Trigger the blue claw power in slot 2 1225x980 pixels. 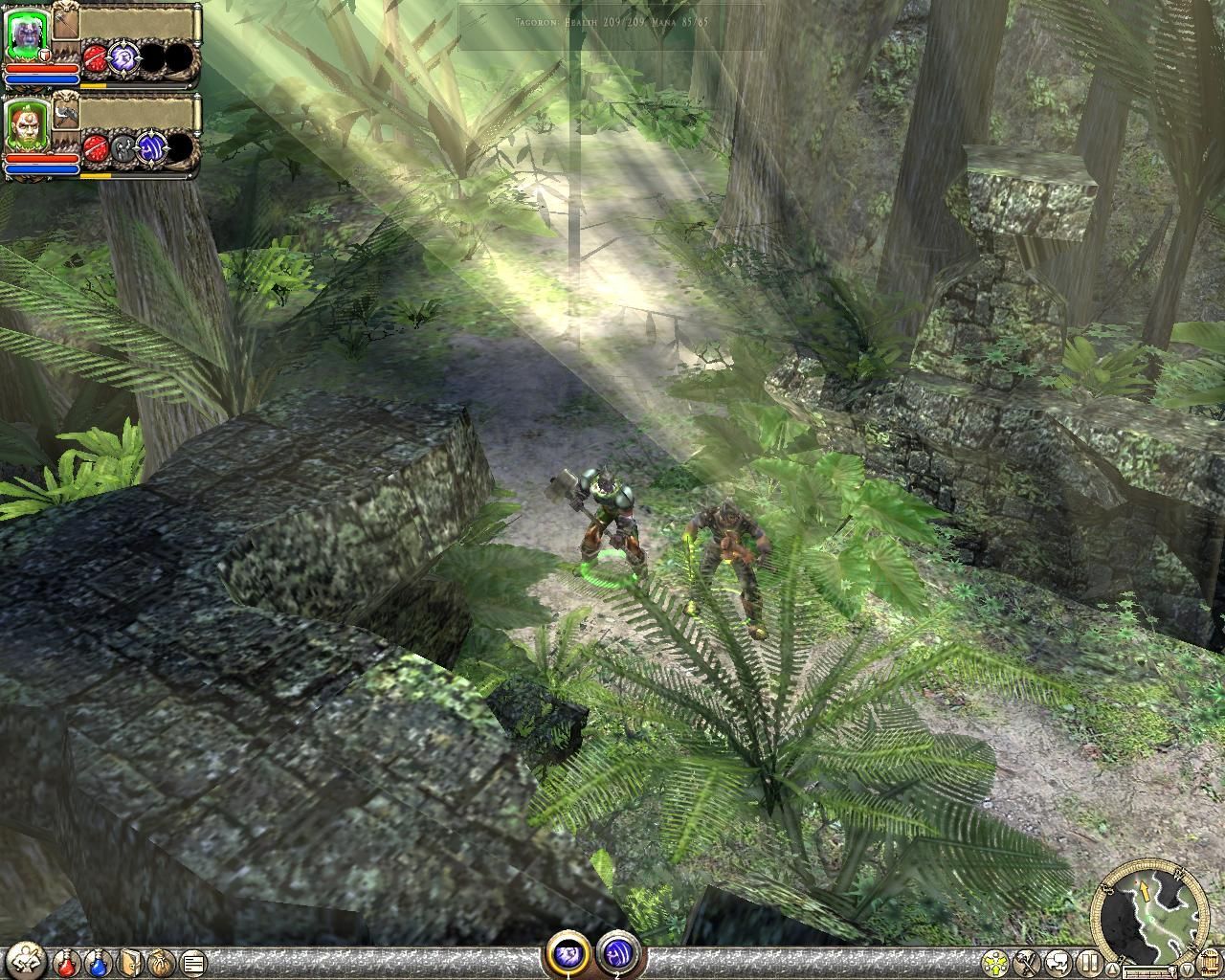coord(614,953)
